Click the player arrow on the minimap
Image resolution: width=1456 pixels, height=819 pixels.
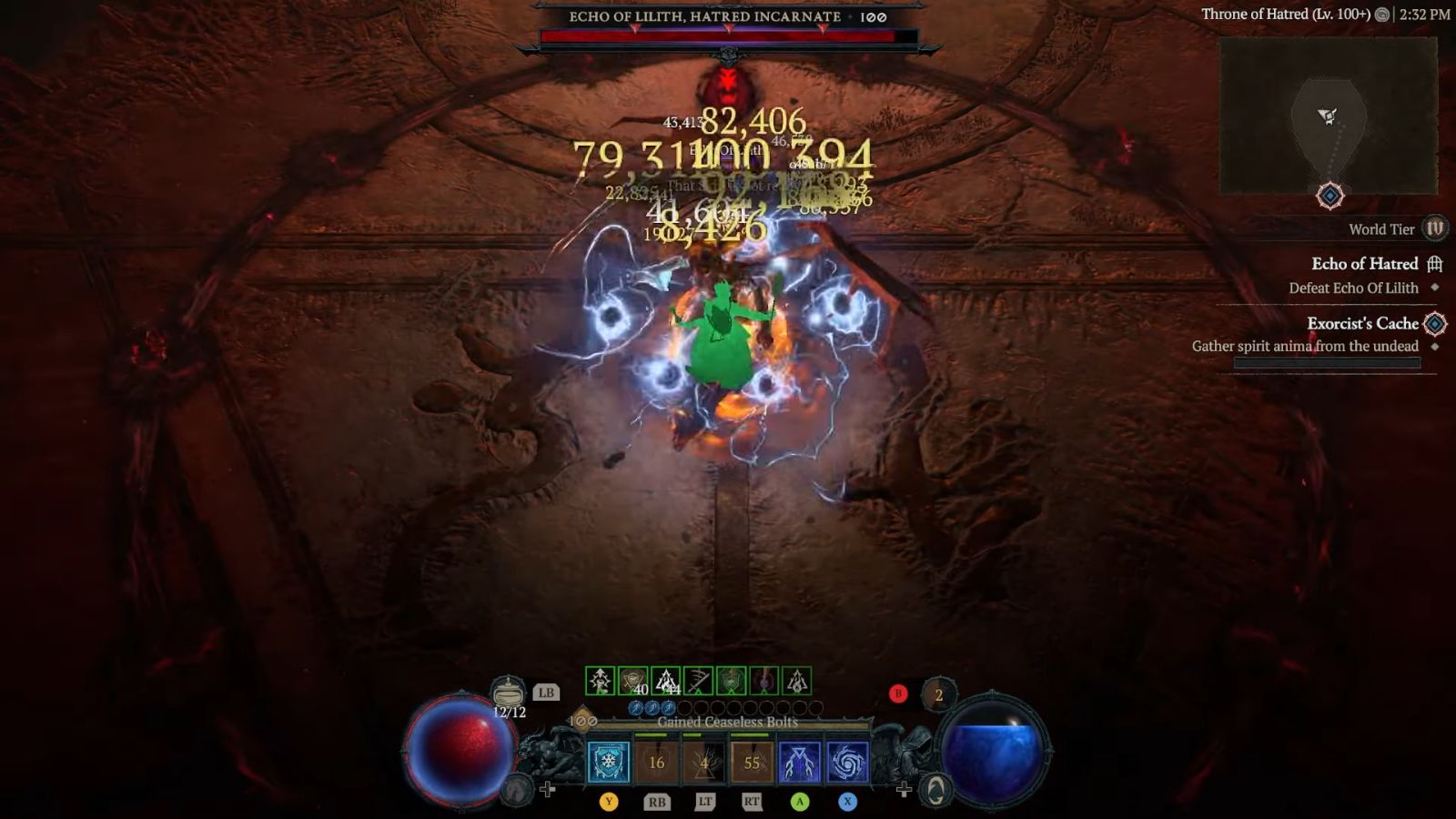click(1327, 116)
